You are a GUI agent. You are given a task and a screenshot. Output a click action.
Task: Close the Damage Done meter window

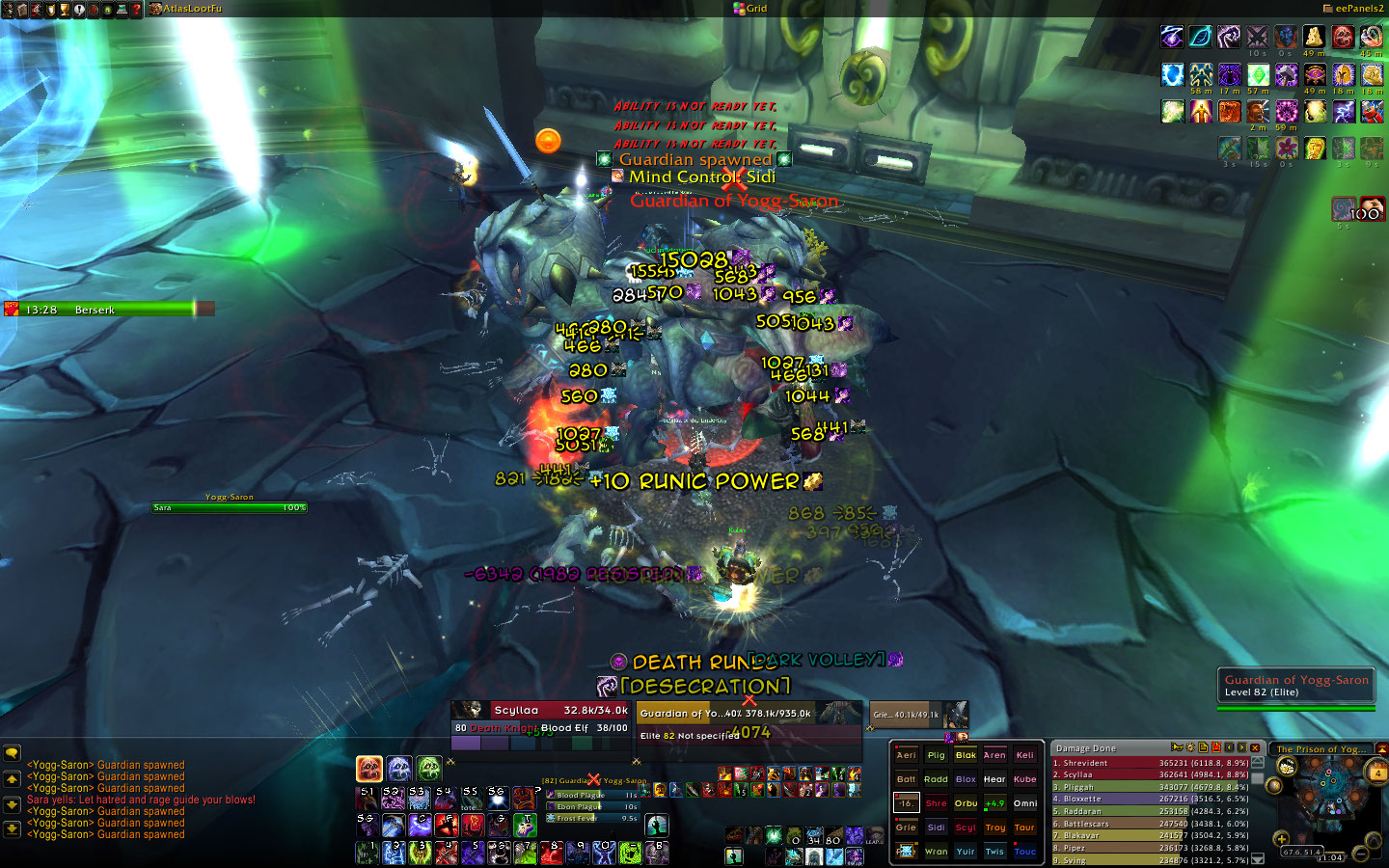[1255, 747]
